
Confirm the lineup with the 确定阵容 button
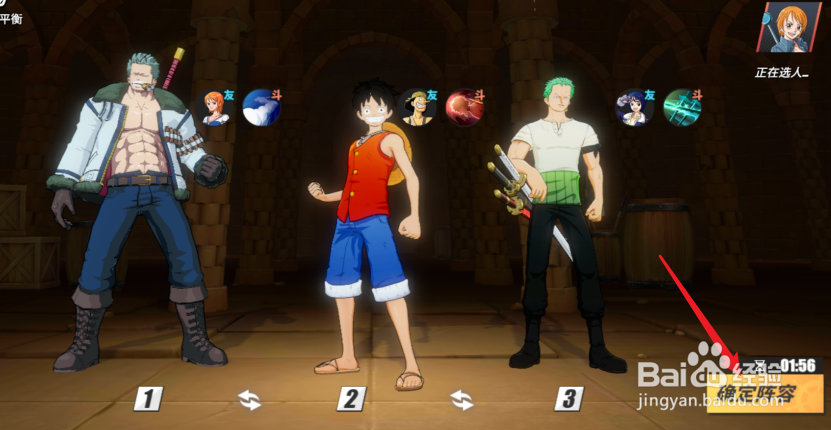[764, 395]
